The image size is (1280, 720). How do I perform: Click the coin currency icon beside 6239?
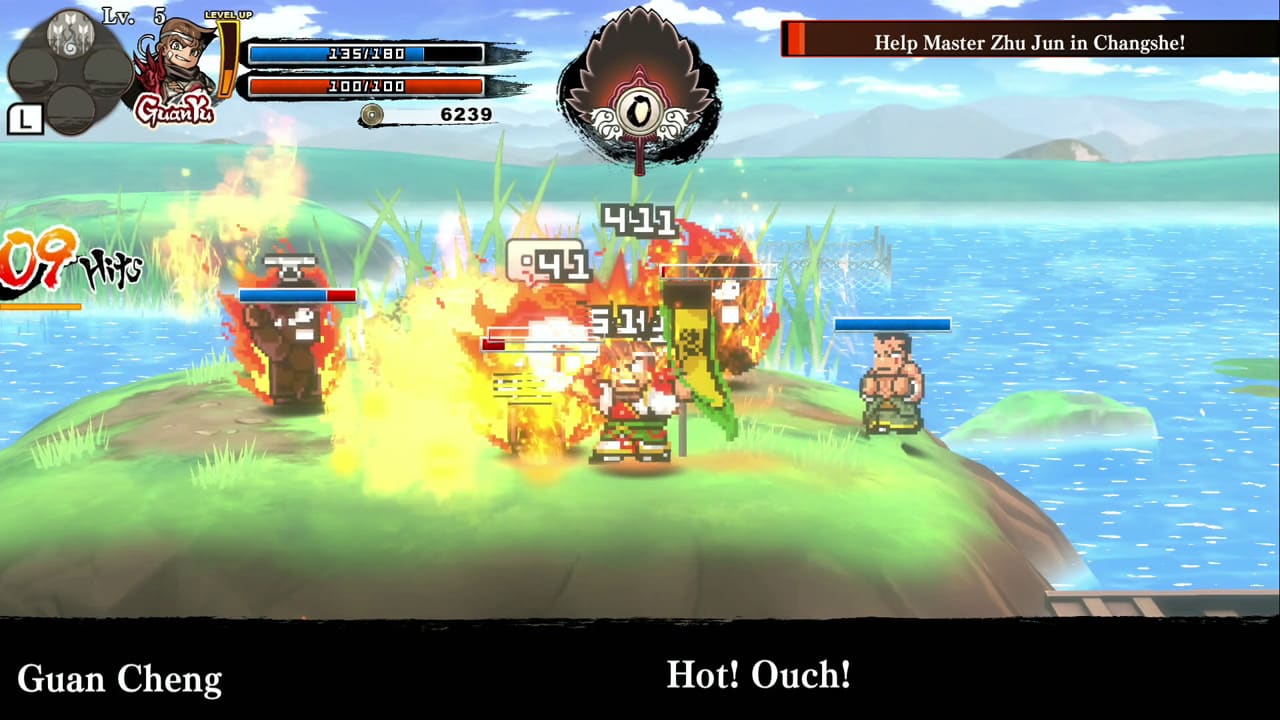coord(371,114)
